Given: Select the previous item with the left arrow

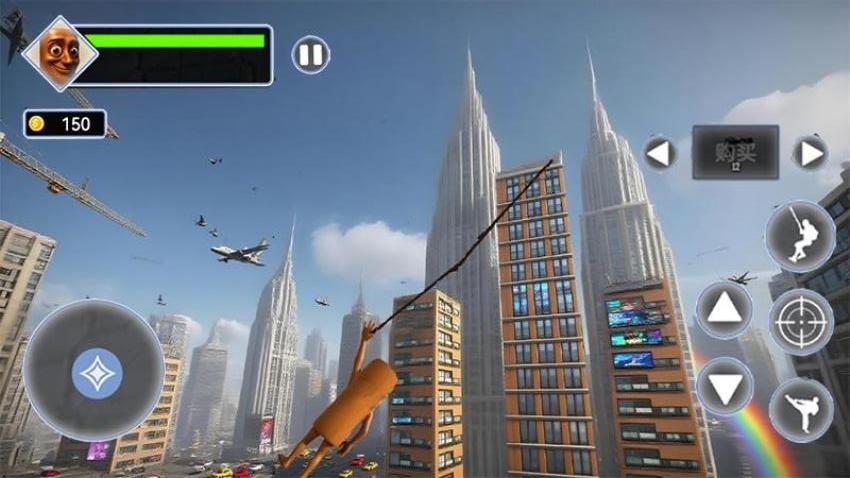Looking at the screenshot, I should tap(659, 153).
